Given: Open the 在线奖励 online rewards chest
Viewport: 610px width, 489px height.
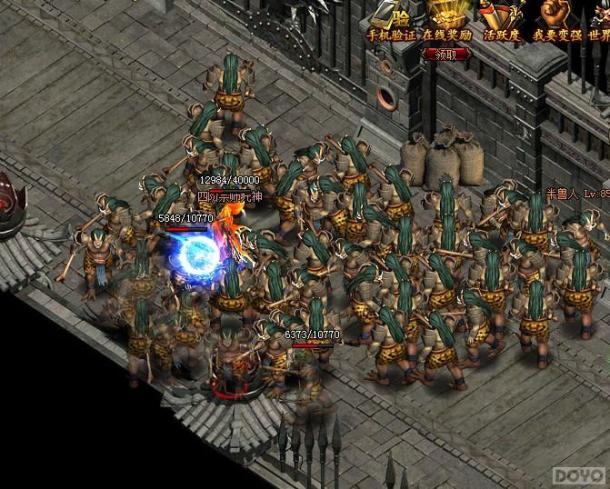Looking at the screenshot, I should [x=446, y=20].
